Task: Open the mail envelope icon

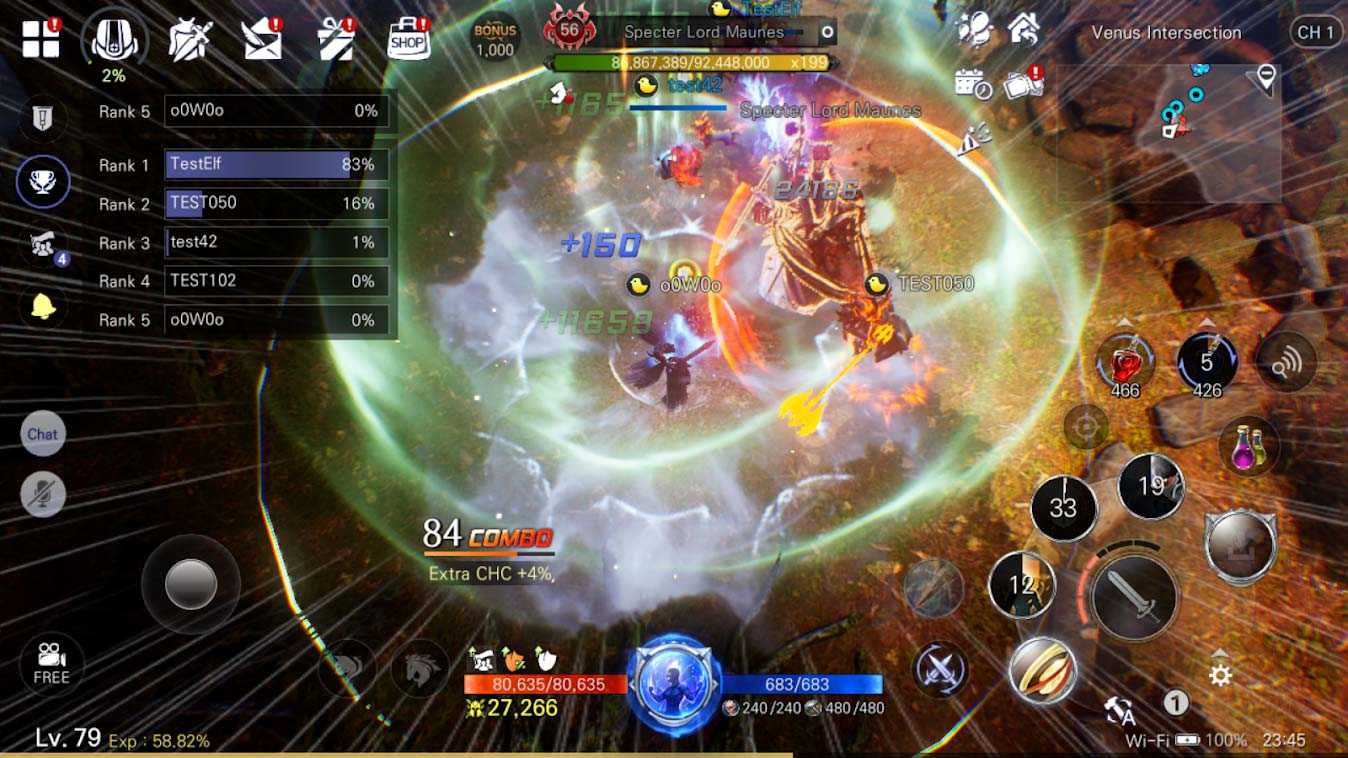Action: [x=262, y=40]
